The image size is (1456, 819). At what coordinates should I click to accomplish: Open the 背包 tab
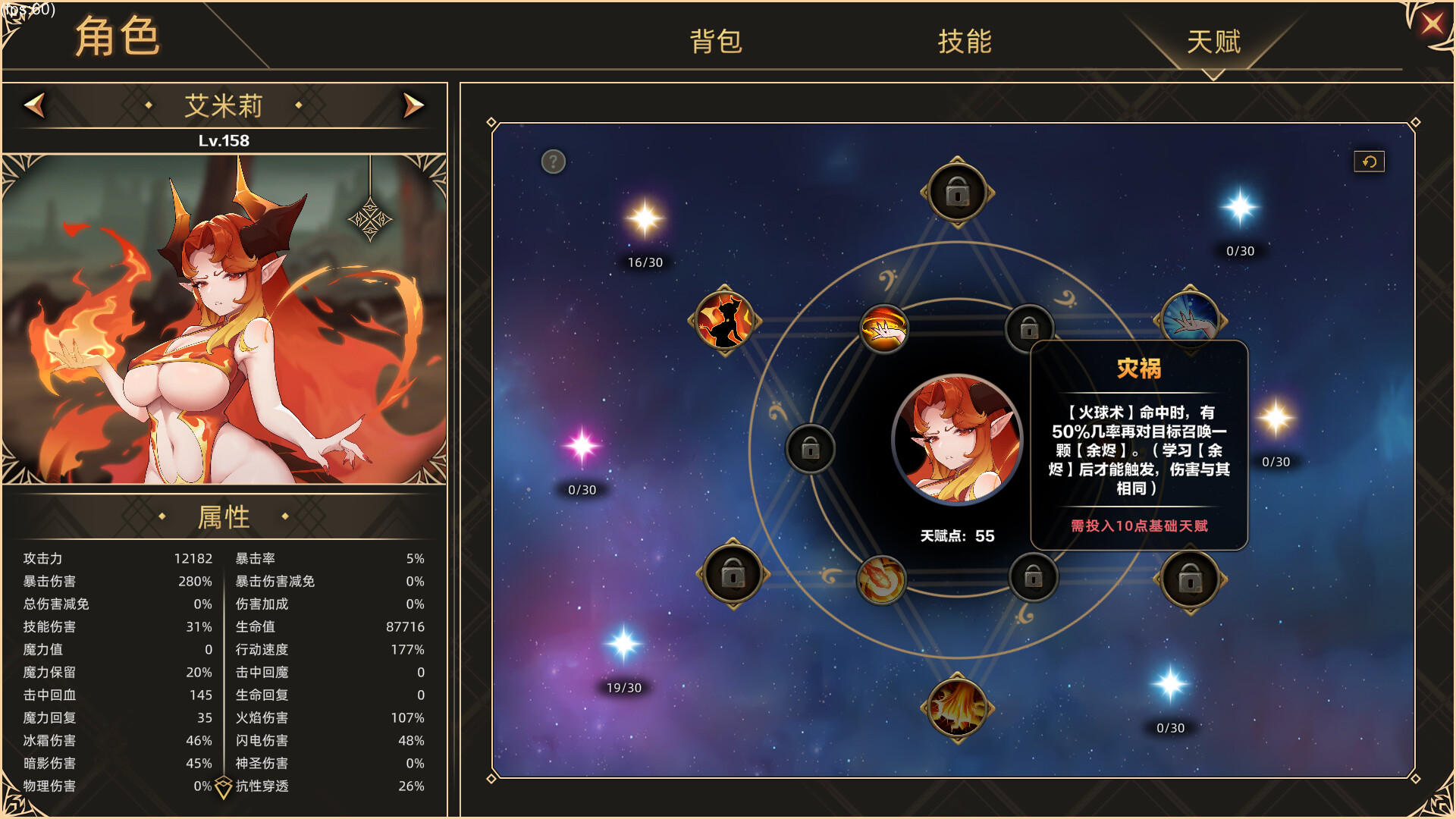click(x=715, y=42)
